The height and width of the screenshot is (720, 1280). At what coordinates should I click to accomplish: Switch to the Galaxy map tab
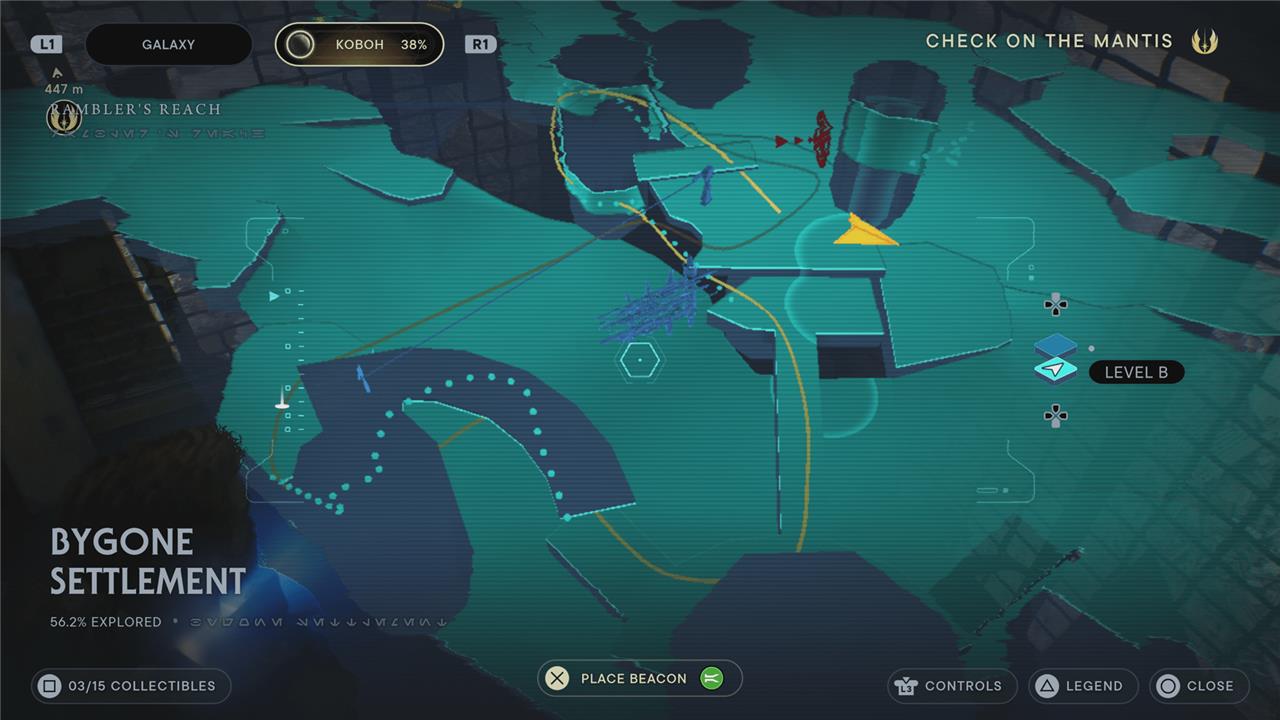168,45
